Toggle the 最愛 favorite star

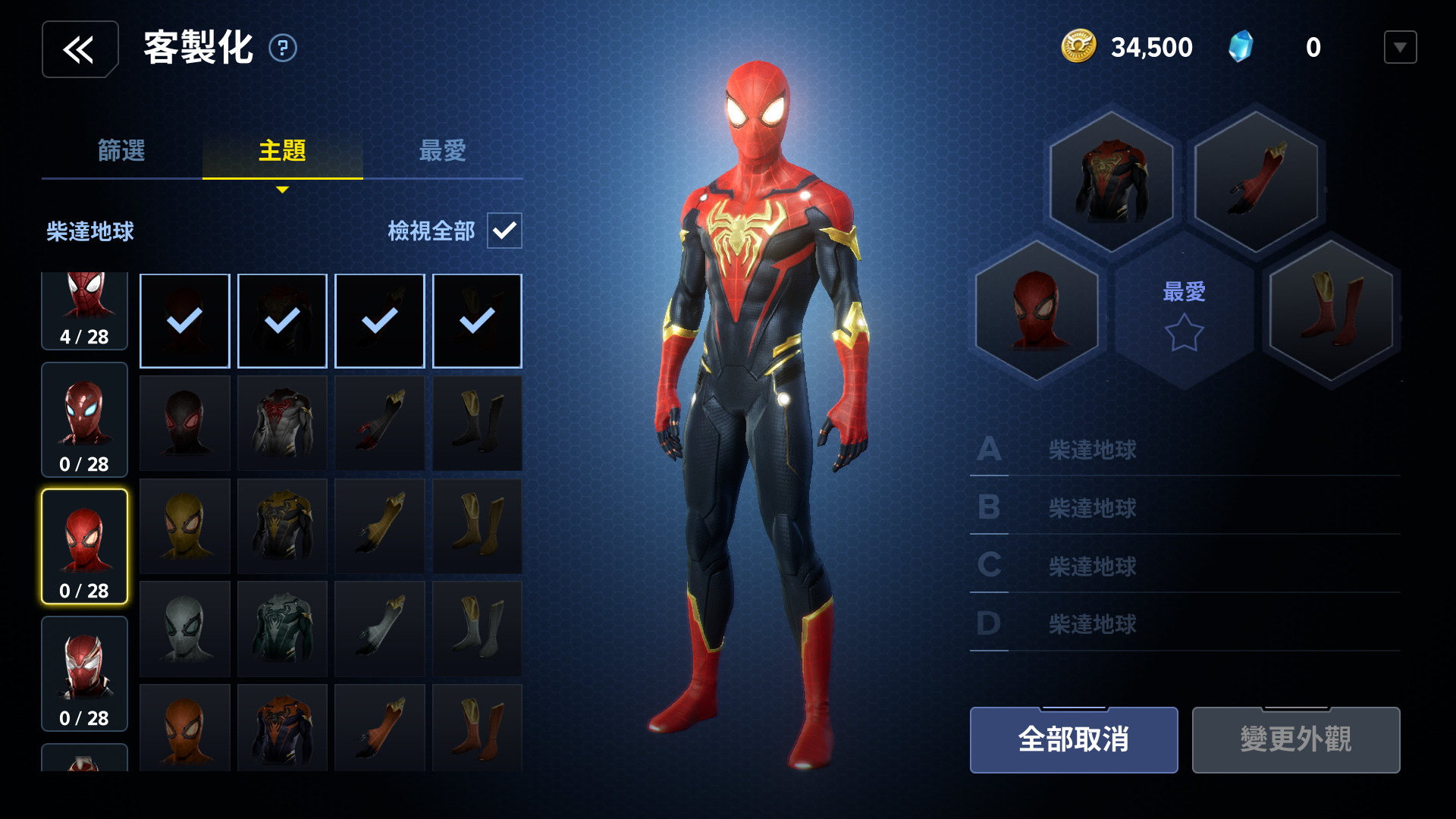click(x=1184, y=331)
